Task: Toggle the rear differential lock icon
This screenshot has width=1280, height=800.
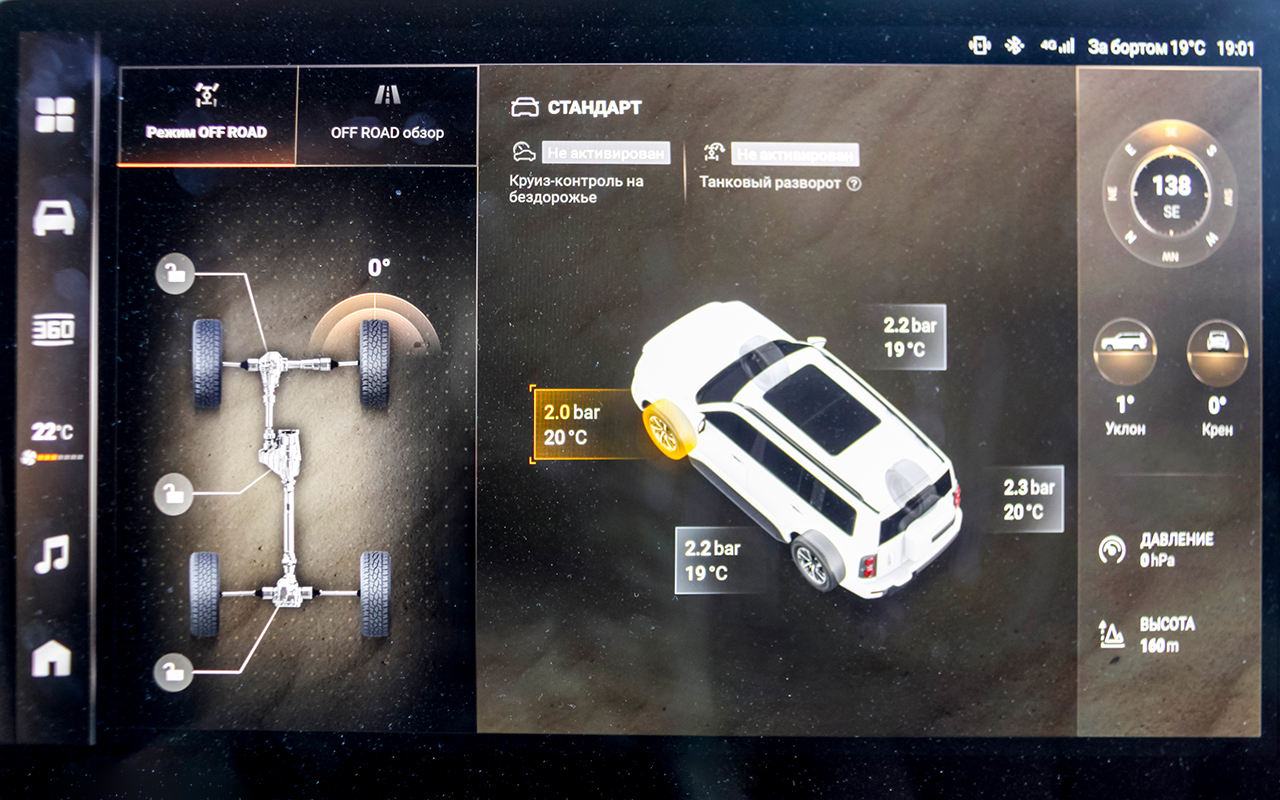Action: coord(174,673)
